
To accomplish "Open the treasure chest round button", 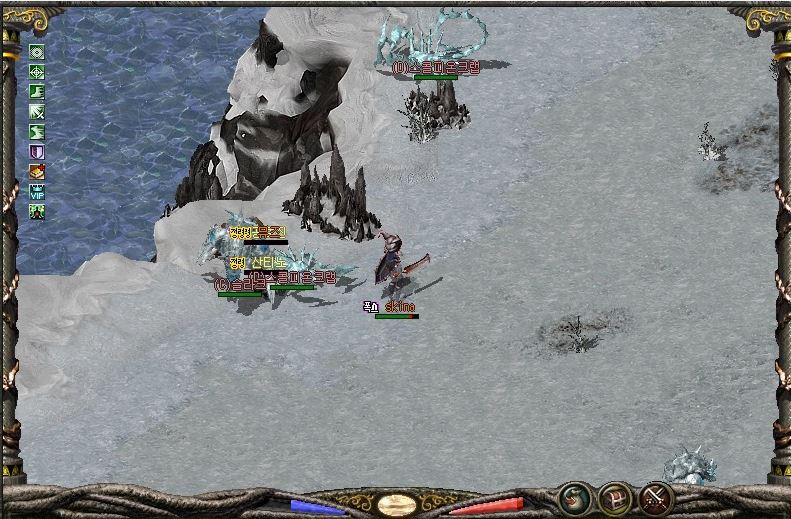I will click(x=615, y=497).
